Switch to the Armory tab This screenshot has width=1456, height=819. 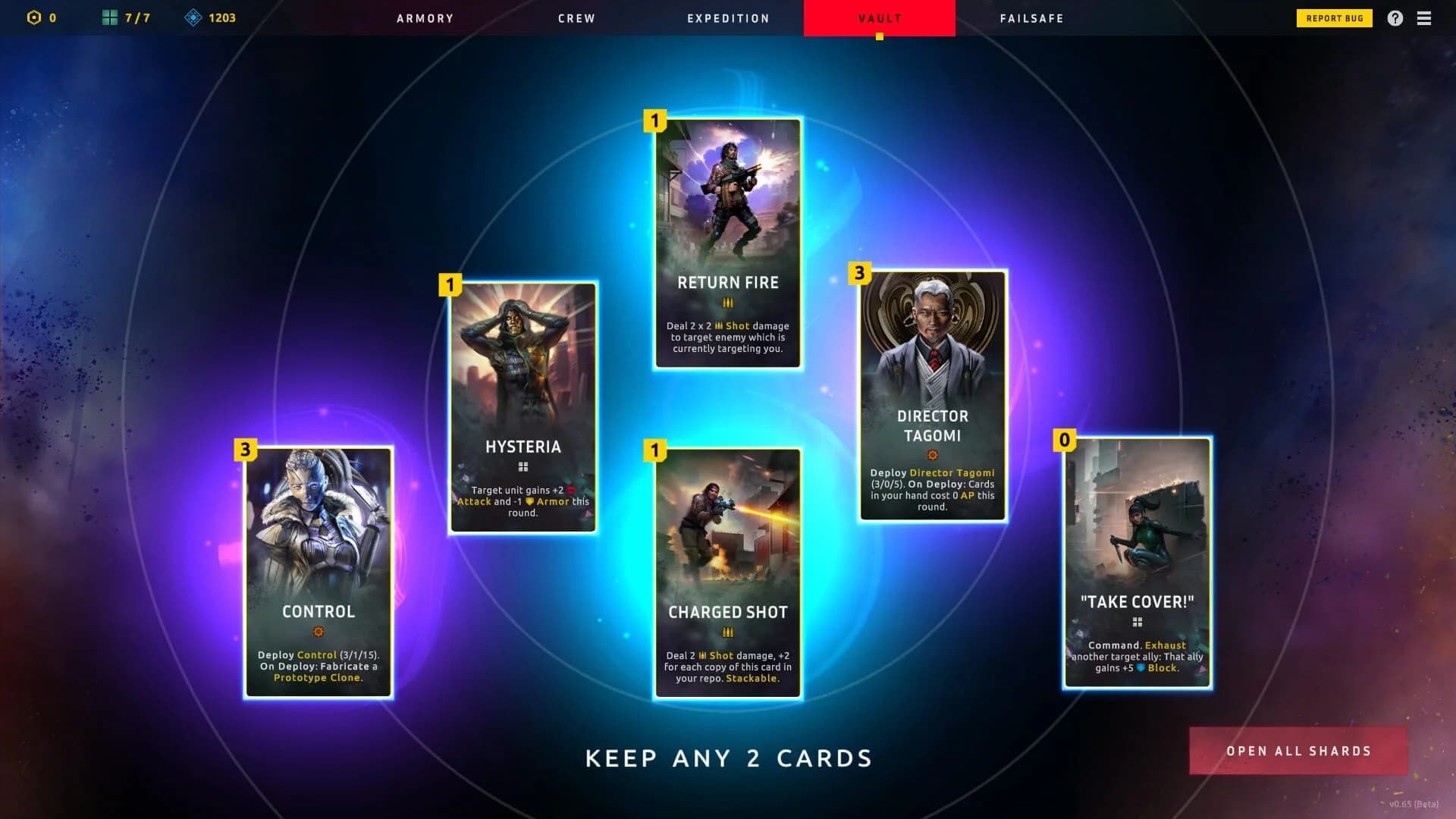(425, 18)
